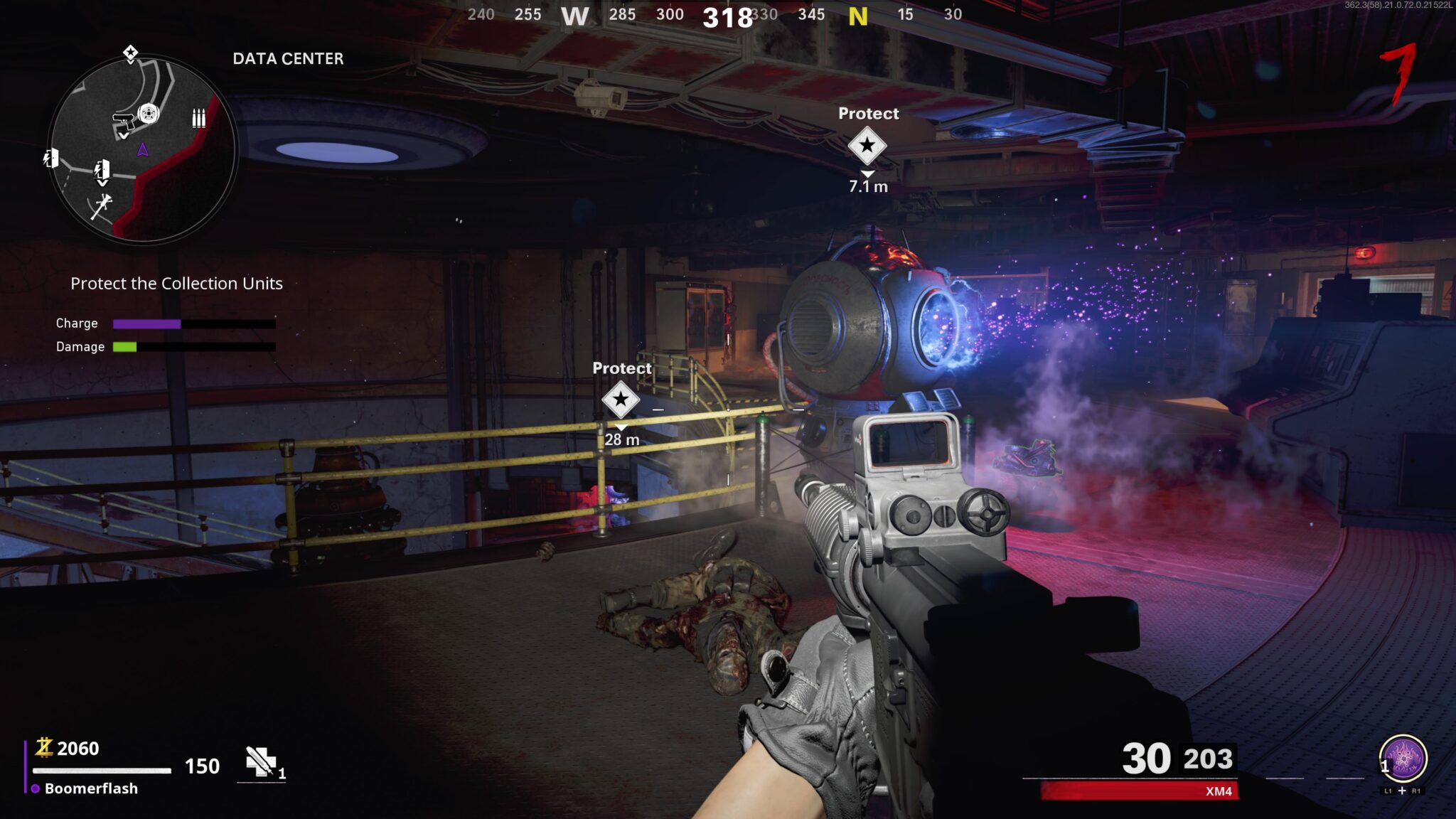The width and height of the screenshot is (1456, 819).
Task: Click the Protect the Collection Units objective text
Action: [176, 283]
